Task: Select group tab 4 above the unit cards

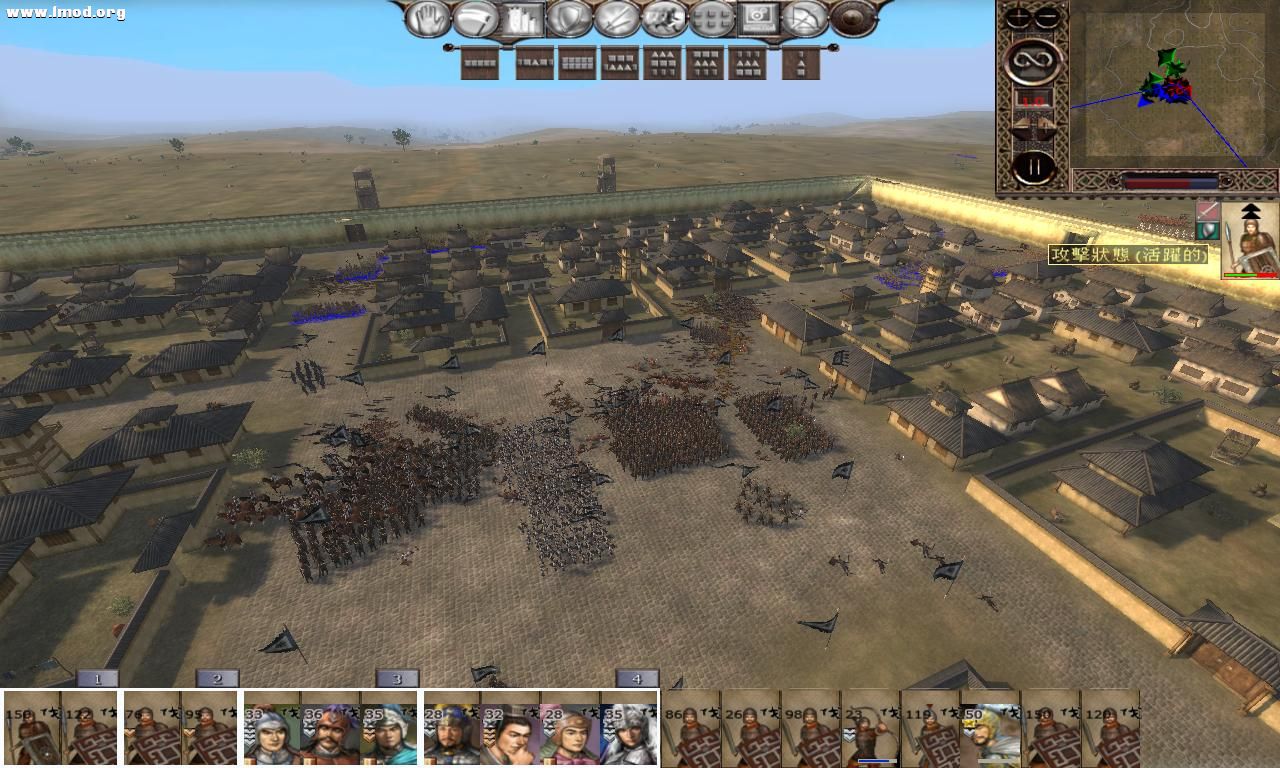Action: [x=637, y=677]
